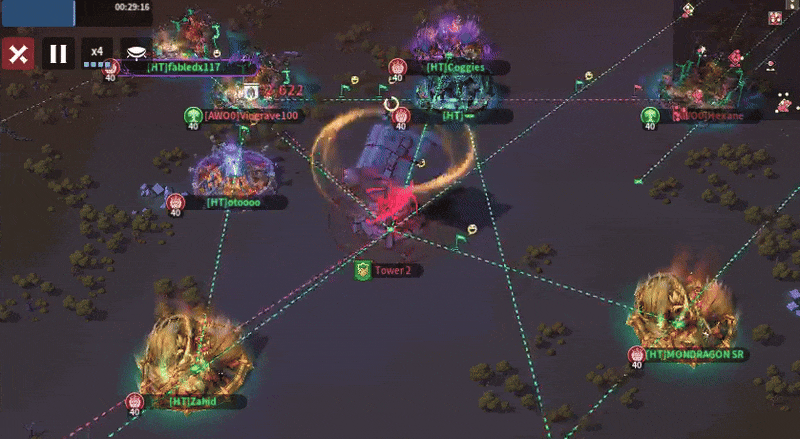The image size is (800, 439).
Task: Choose the [HT]MONDRAGON SR nameplate
Action: pos(696,354)
